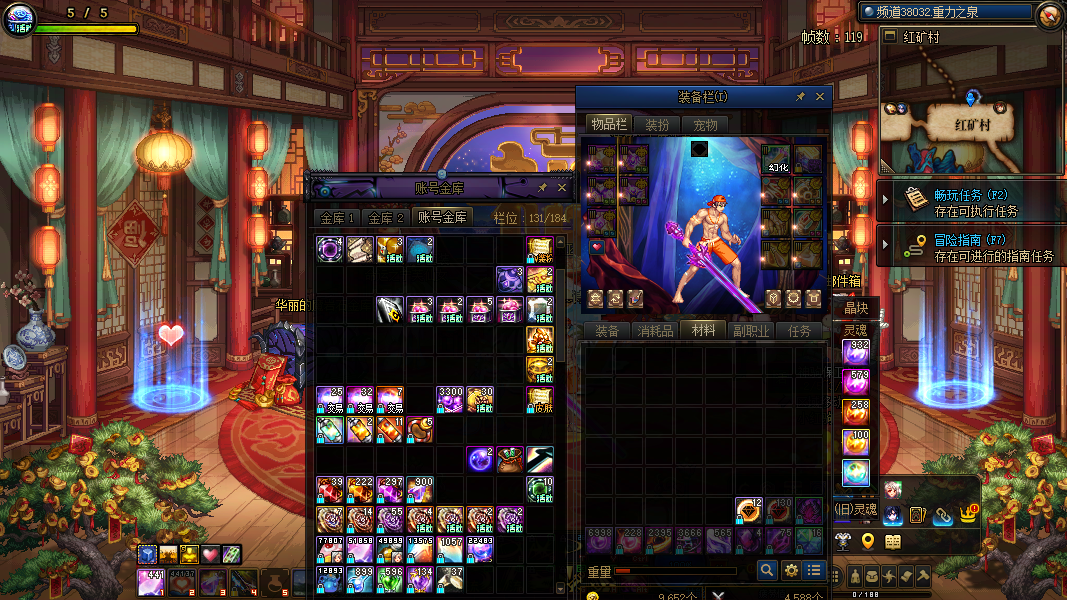This screenshot has height=600, width=1067.
Task: Close the equipment inventory window
Action: point(820,97)
